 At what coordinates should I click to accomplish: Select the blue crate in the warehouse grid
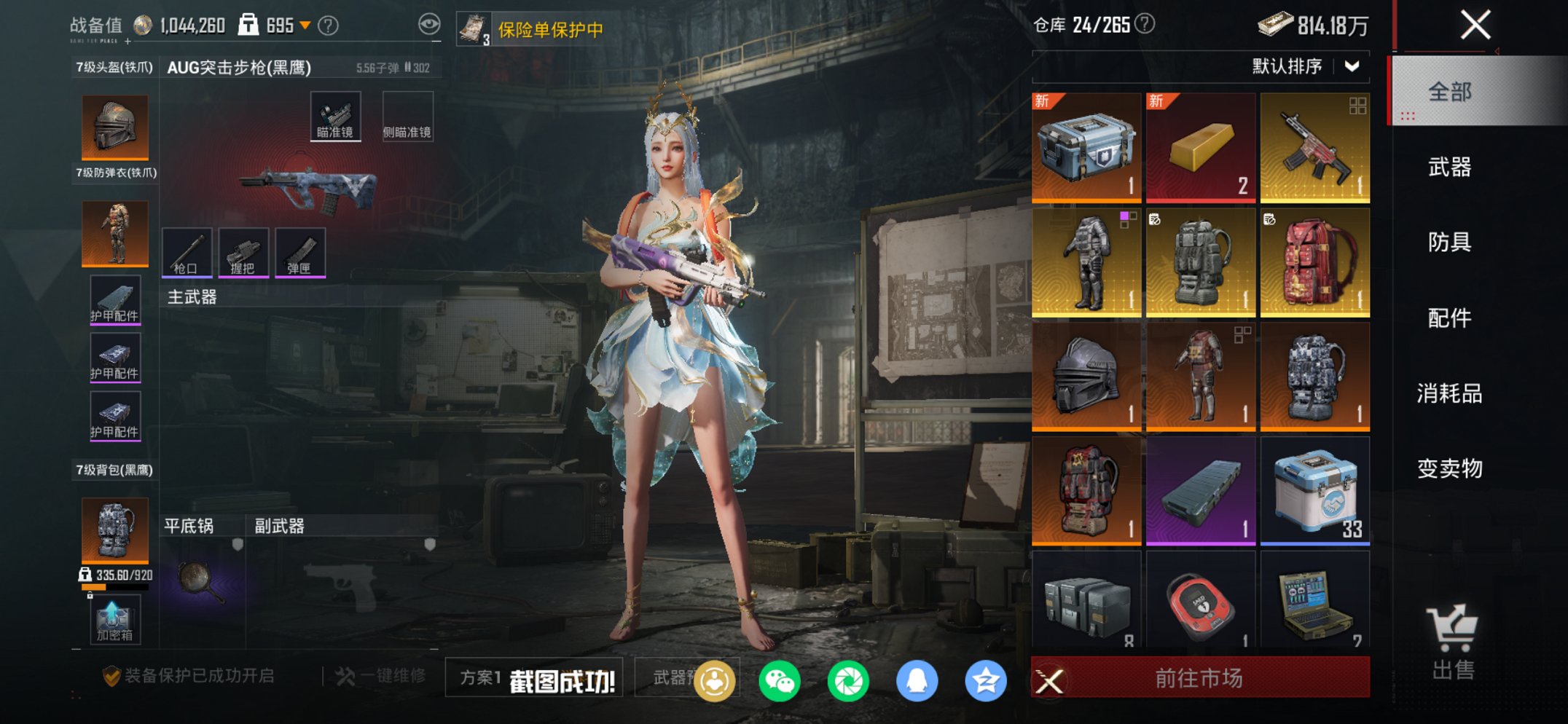[1086, 147]
